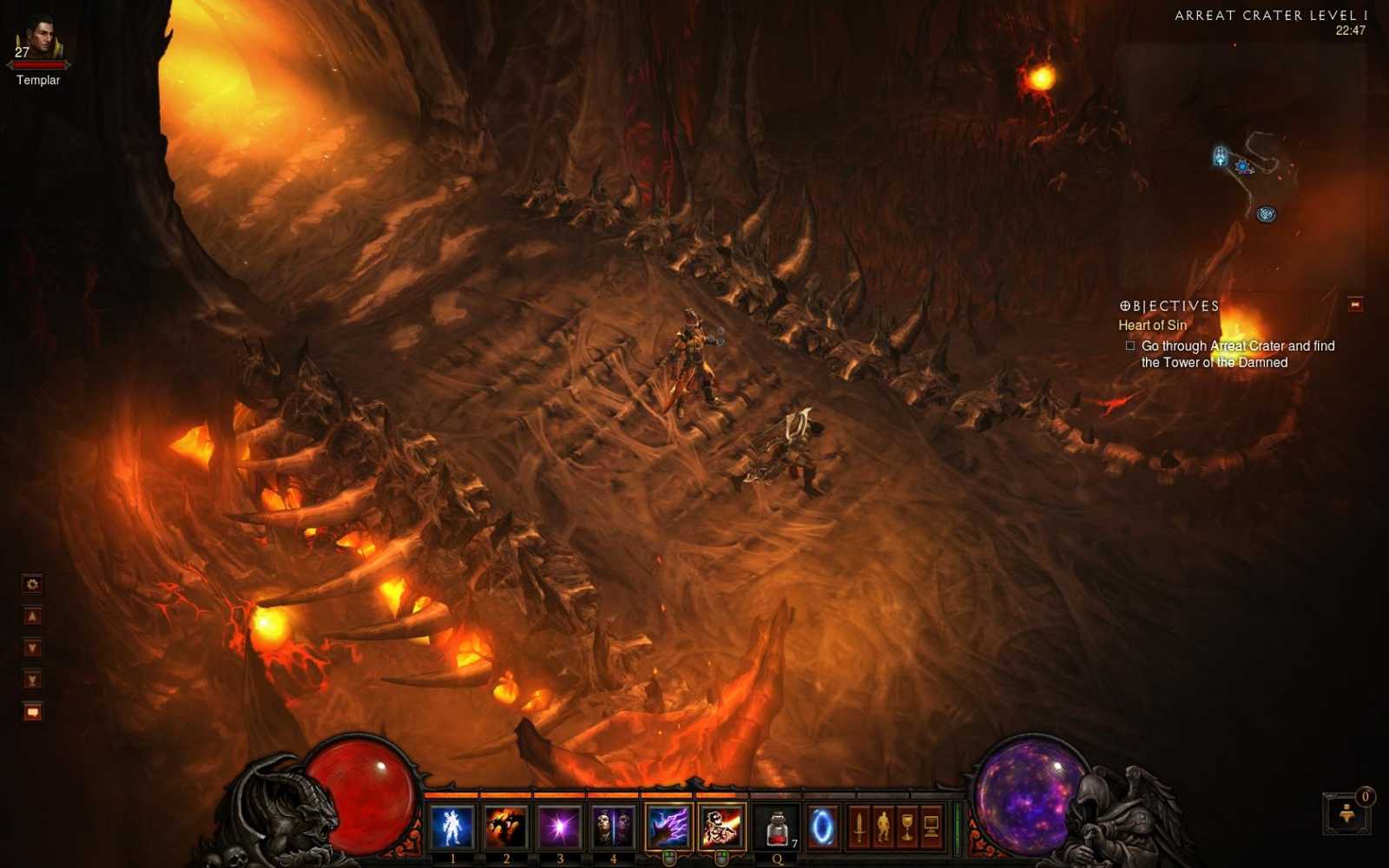Open chat with the speech bubble icon
This screenshot has width=1389, height=868.
32,712
